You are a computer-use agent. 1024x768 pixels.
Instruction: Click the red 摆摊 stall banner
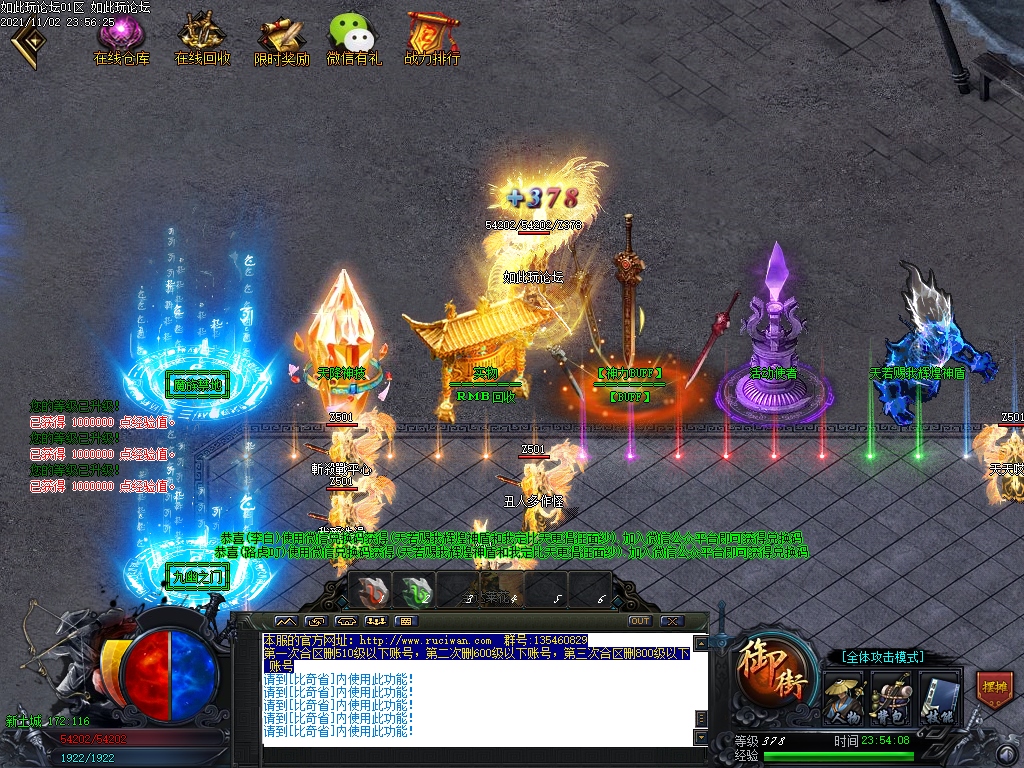995,689
